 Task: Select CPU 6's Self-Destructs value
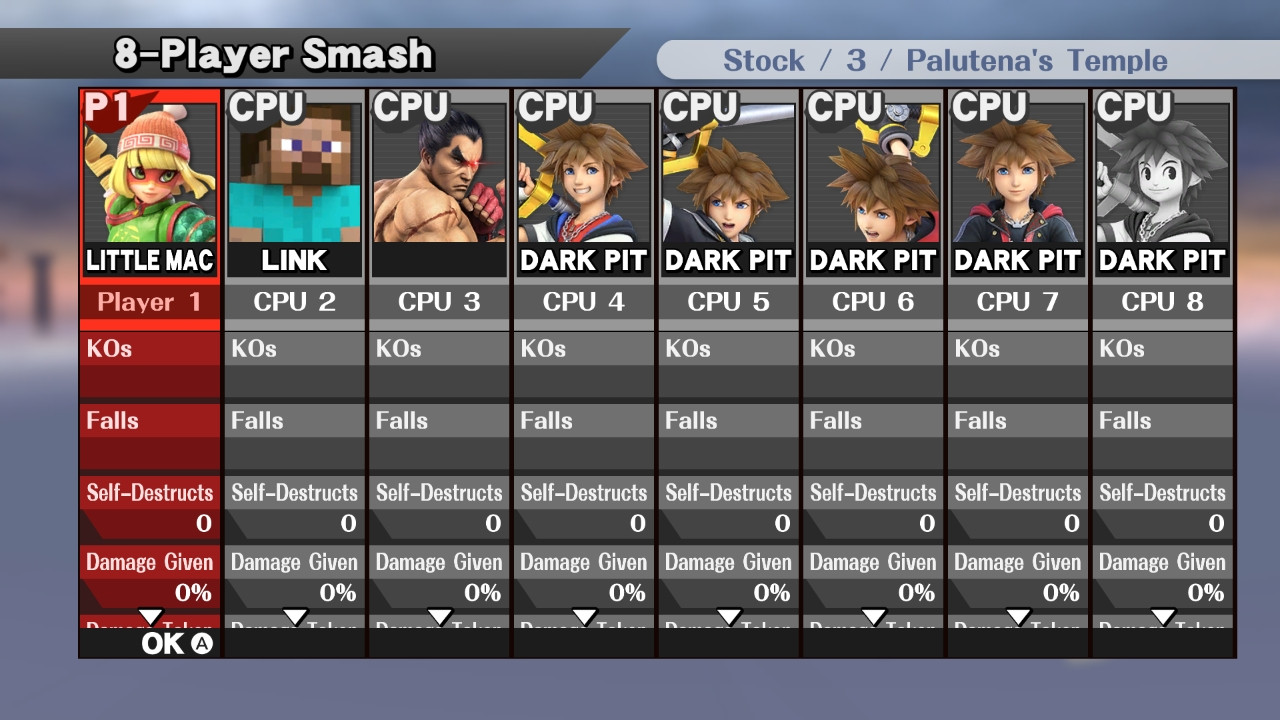[x=872, y=505]
